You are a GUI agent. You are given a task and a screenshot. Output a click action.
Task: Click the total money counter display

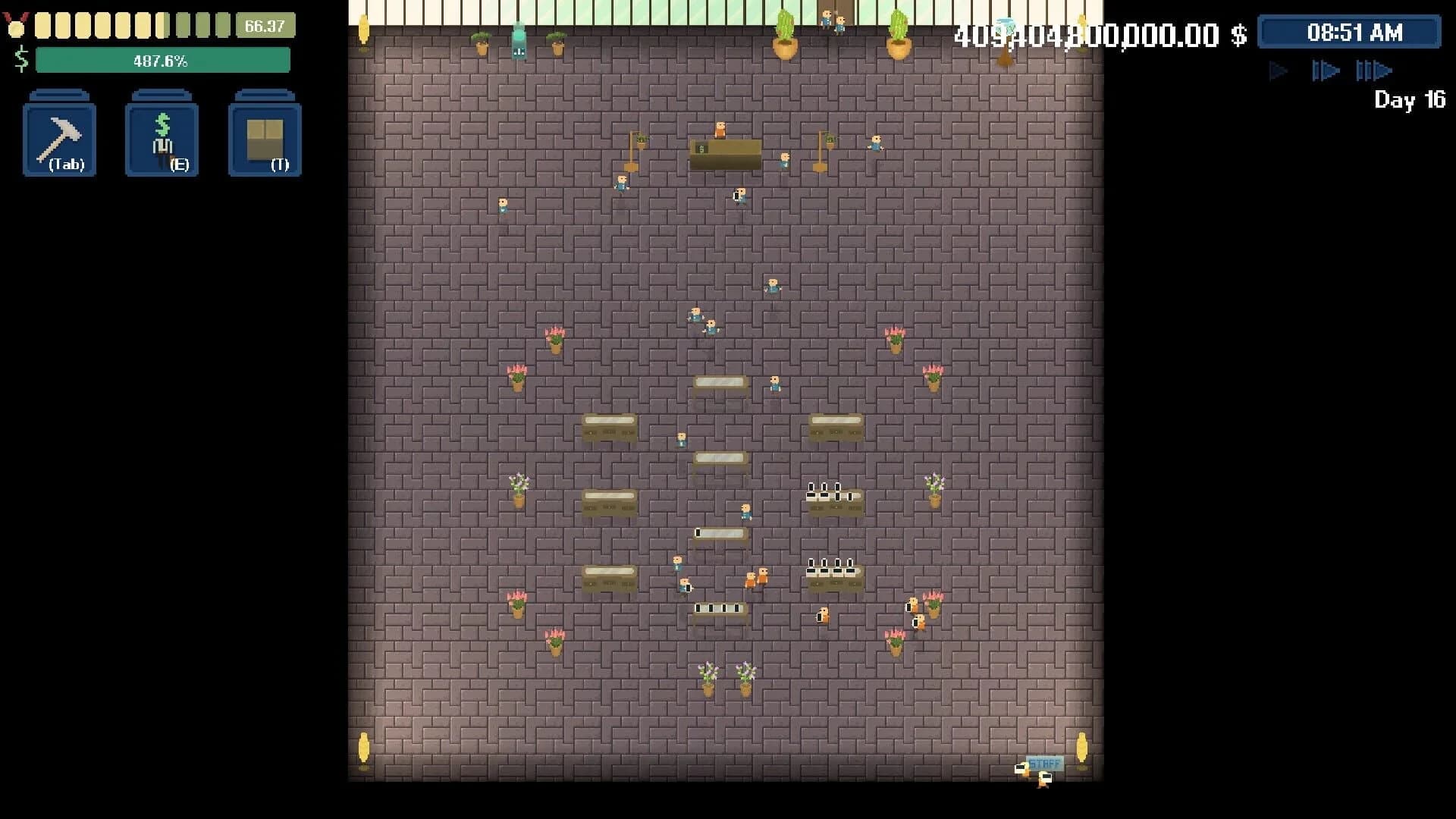(x=1098, y=36)
